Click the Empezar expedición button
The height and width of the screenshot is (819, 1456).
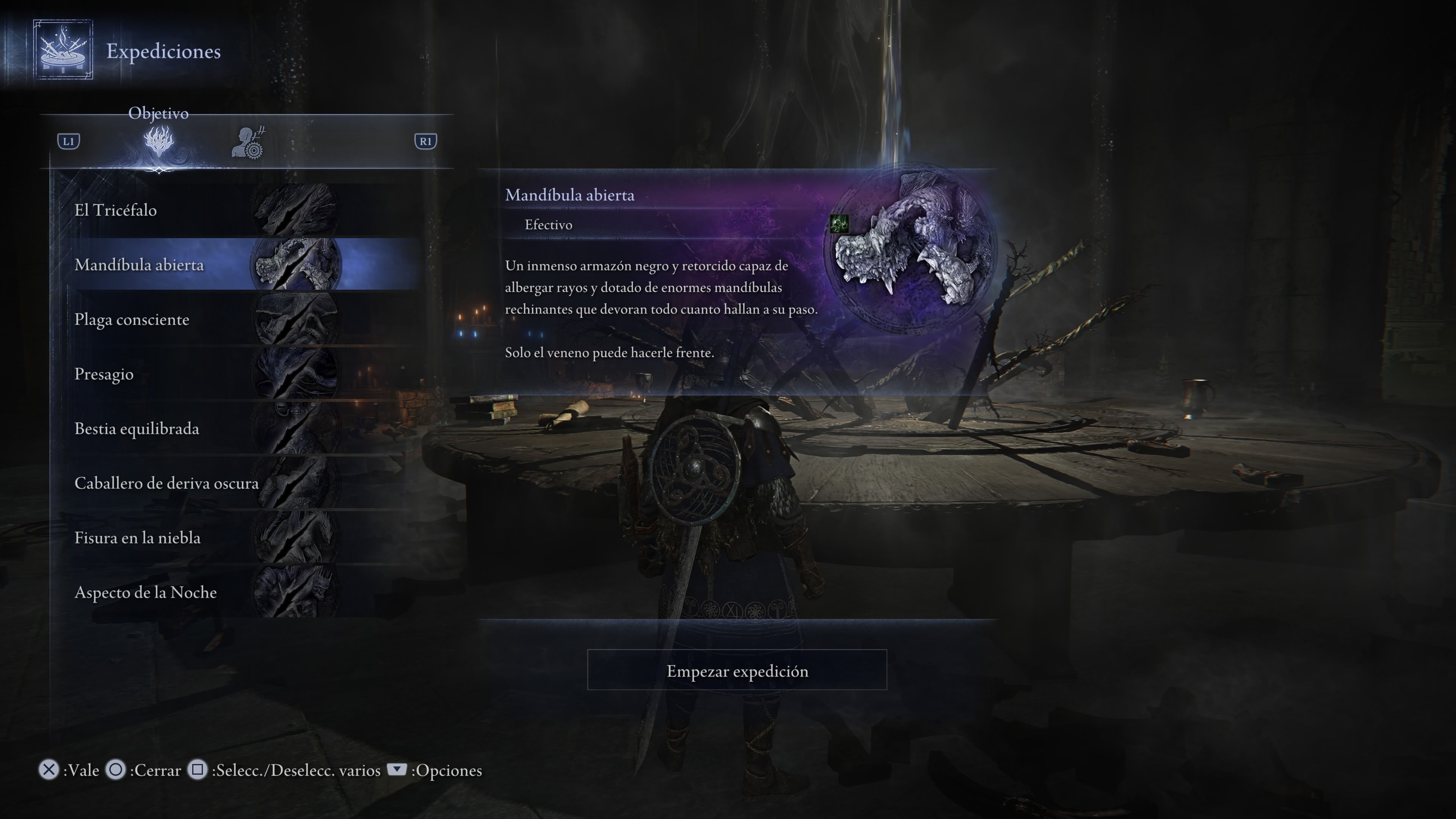coord(736,670)
